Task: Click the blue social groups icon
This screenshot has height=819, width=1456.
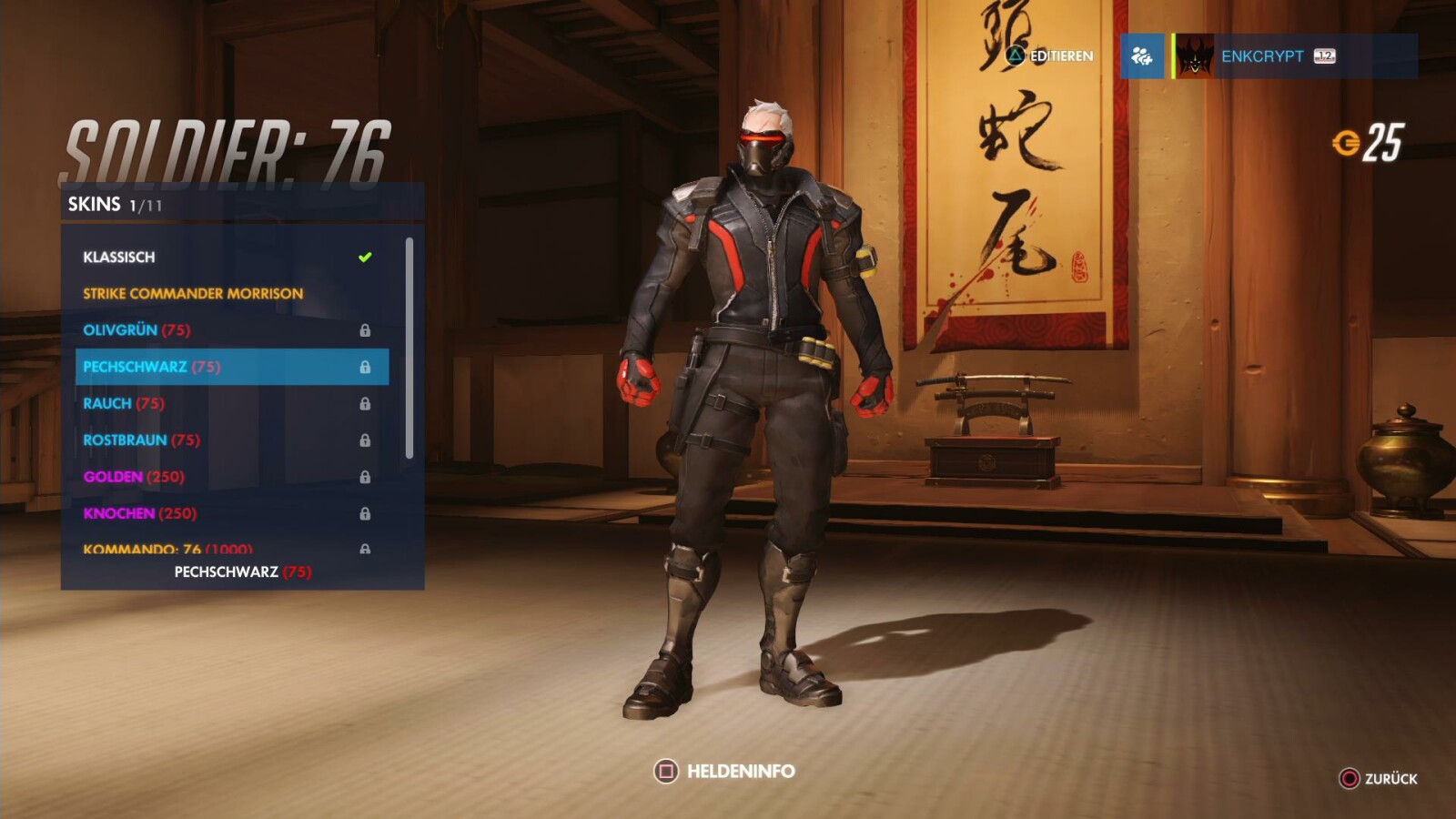Action: click(x=1145, y=56)
